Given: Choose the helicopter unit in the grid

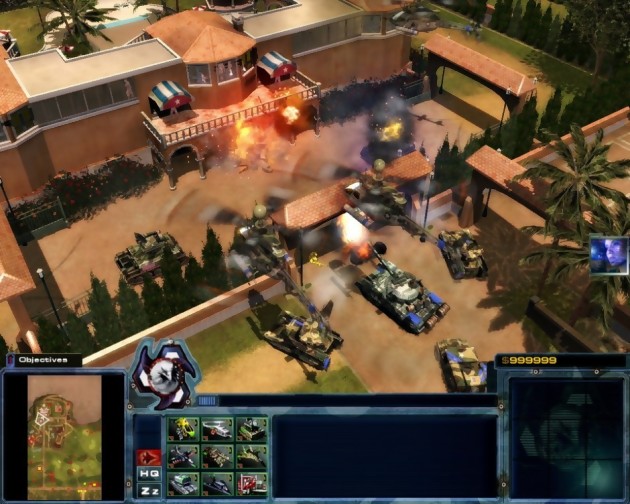Looking at the screenshot, I should click(217, 429).
